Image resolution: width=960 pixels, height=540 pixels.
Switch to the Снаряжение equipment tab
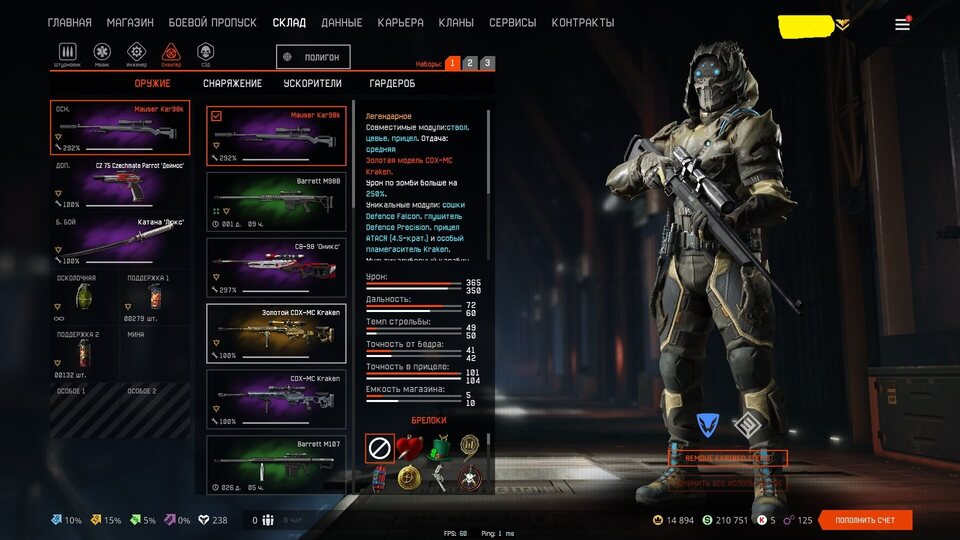[x=232, y=84]
